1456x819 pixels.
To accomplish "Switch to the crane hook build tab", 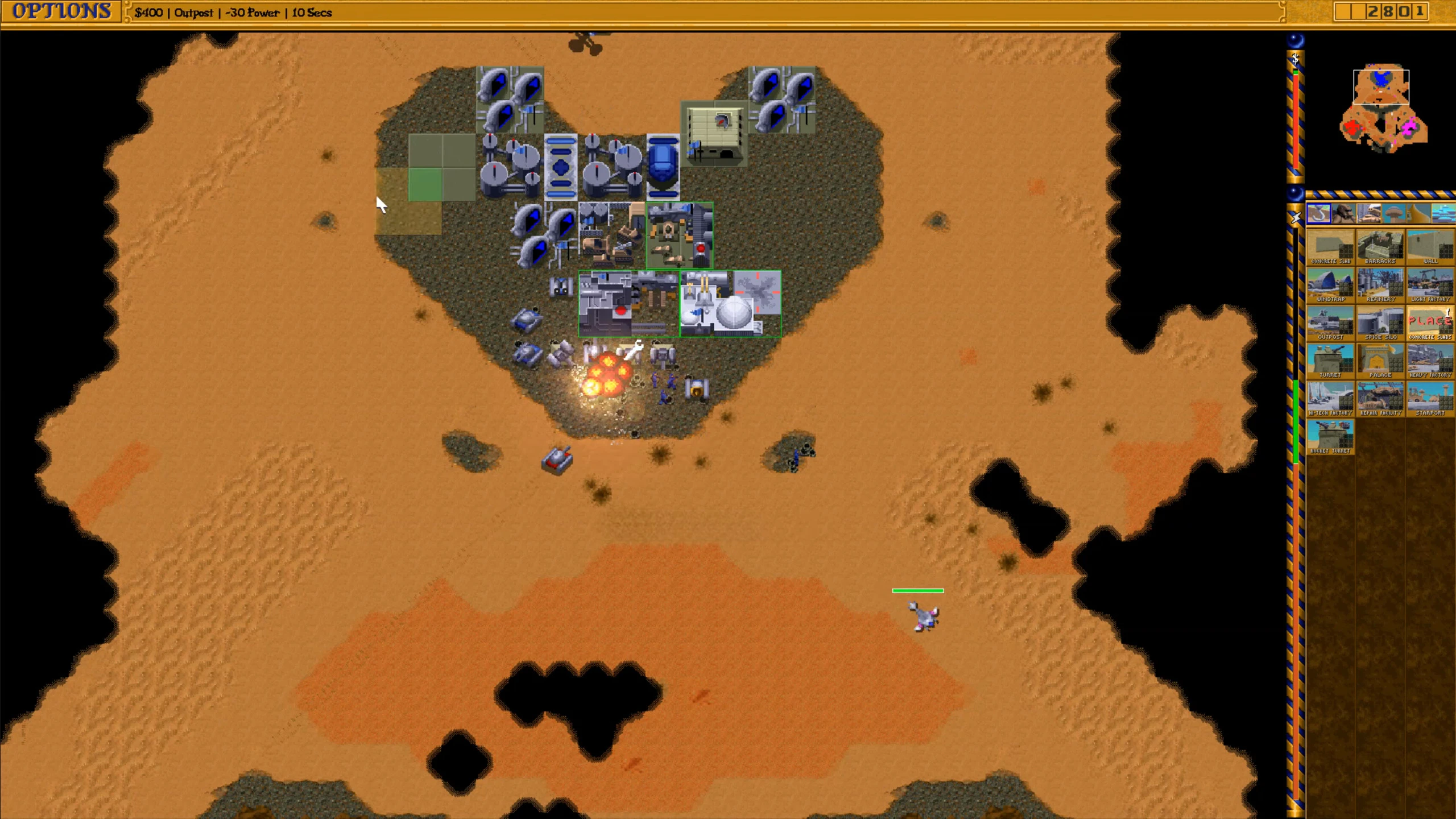I will (x=1318, y=214).
